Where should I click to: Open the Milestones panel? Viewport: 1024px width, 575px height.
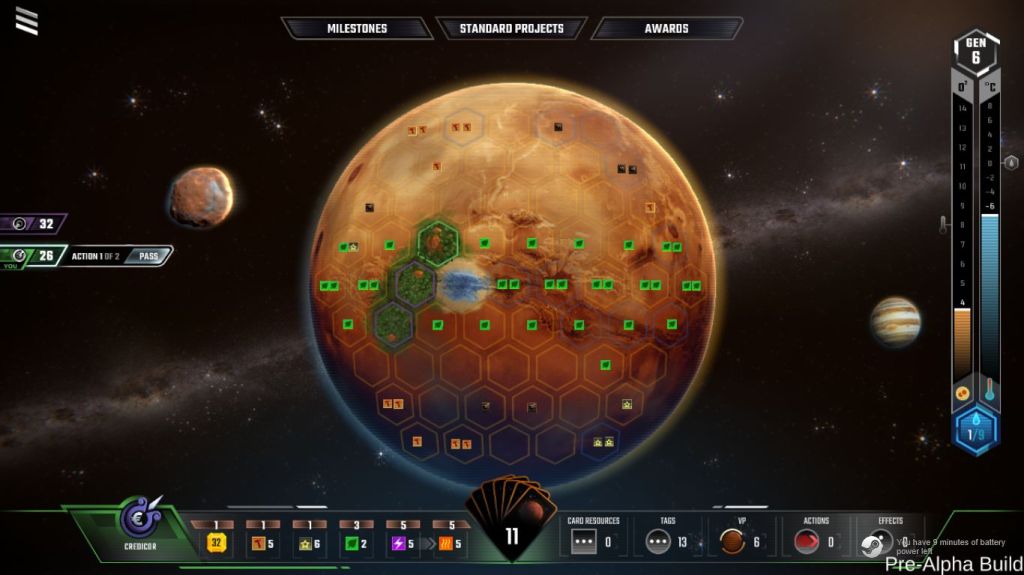357,28
